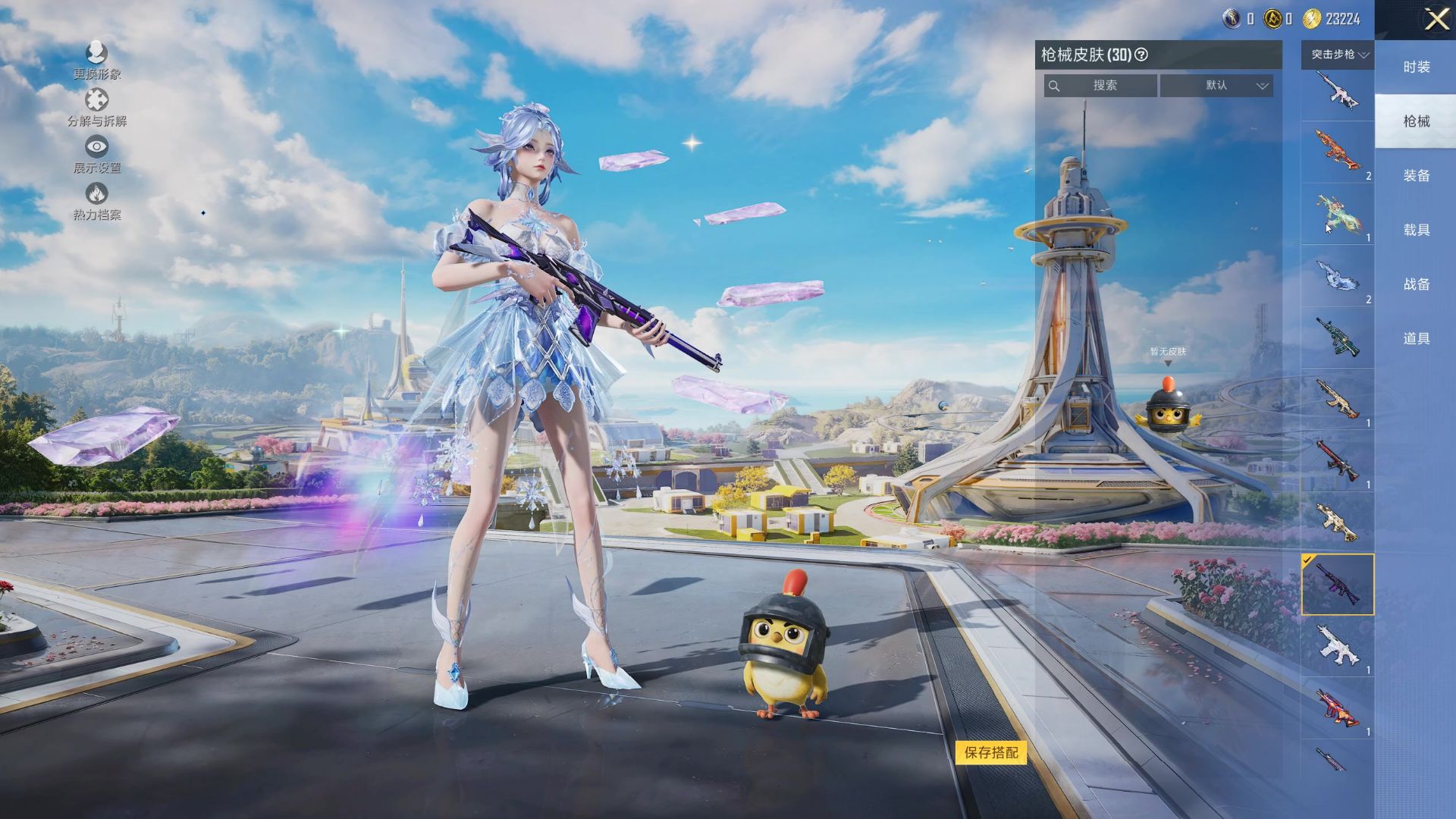The height and width of the screenshot is (819, 1456).
Task: Click the 搜索 search field
Action: click(x=1101, y=86)
